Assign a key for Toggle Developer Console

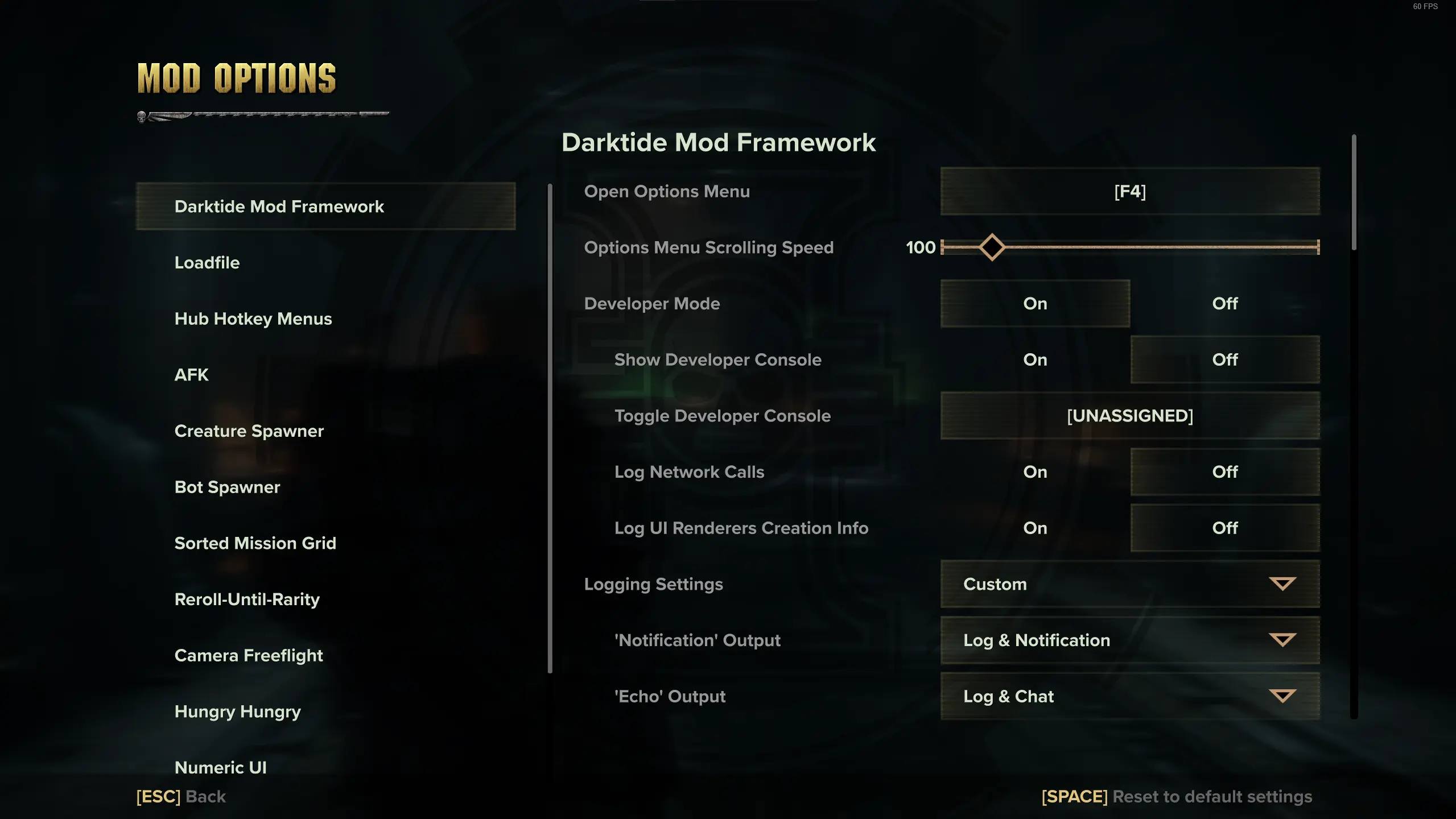pyautogui.click(x=1130, y=416)
